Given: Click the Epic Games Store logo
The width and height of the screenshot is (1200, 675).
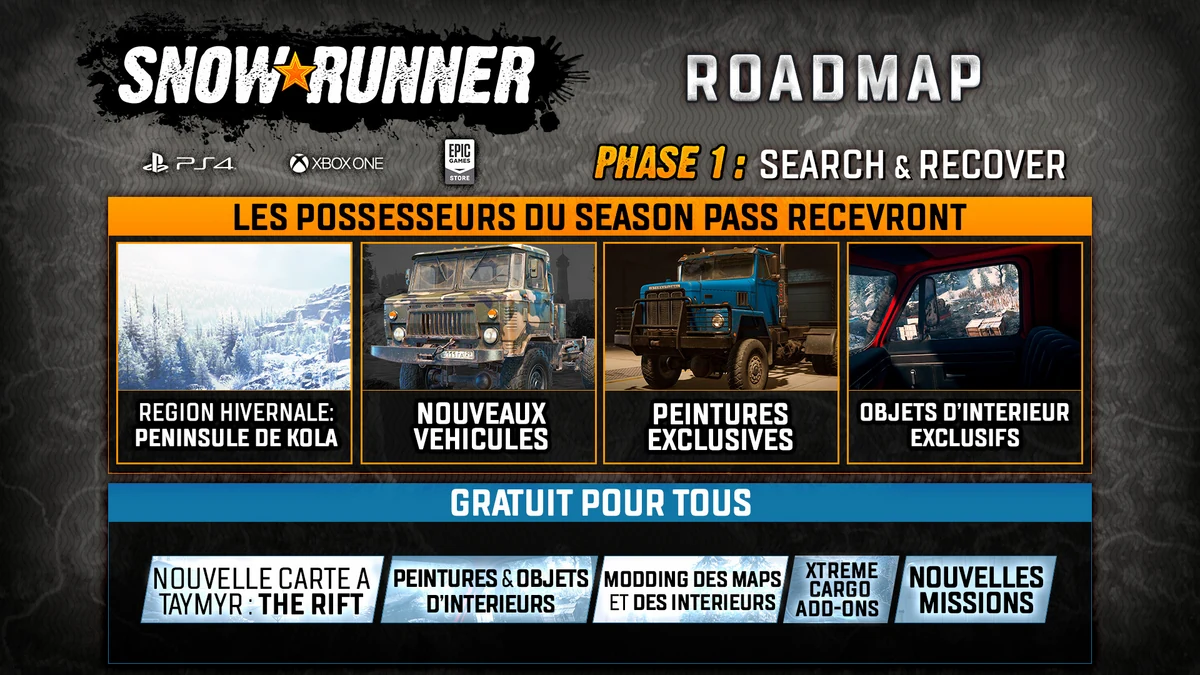Looking at the screenshot, I should (460, 161).
